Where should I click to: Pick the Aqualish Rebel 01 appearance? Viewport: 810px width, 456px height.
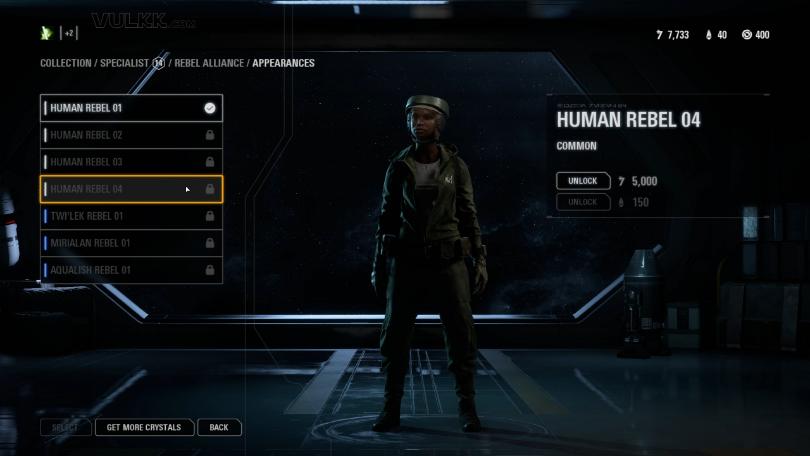coord(130,270)
